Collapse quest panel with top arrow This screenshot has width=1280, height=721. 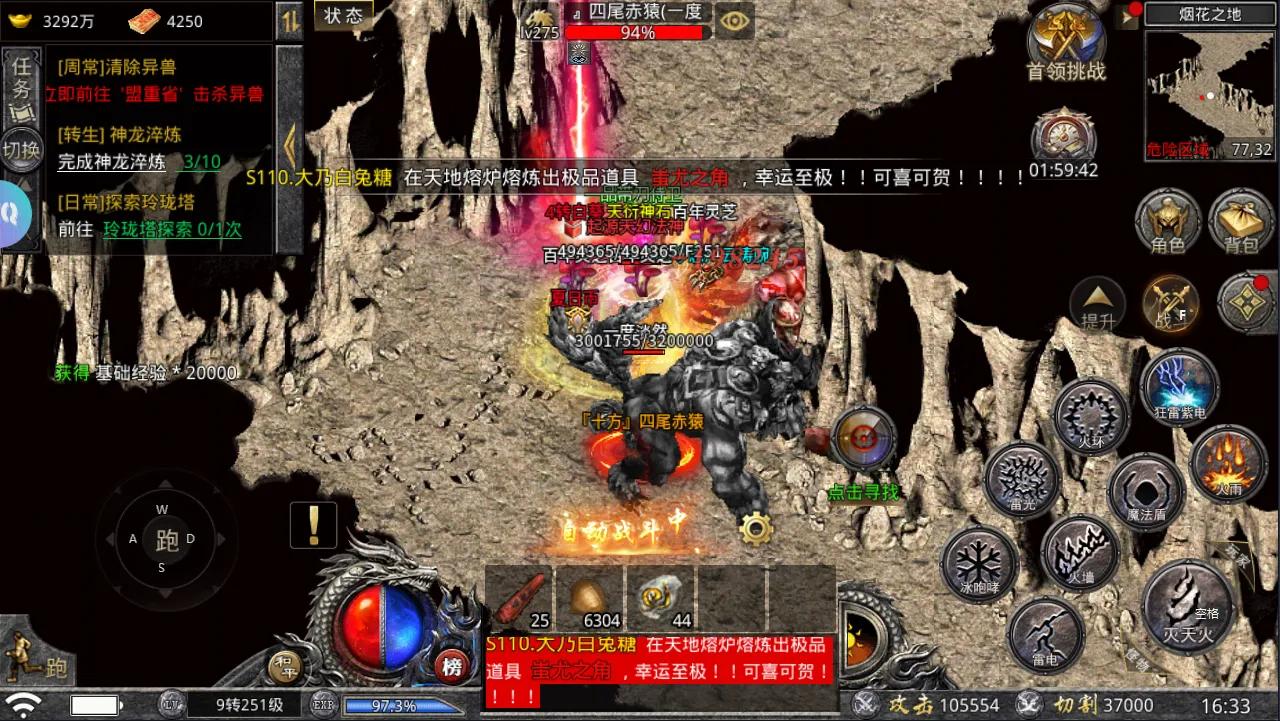(x=291, y=18)
